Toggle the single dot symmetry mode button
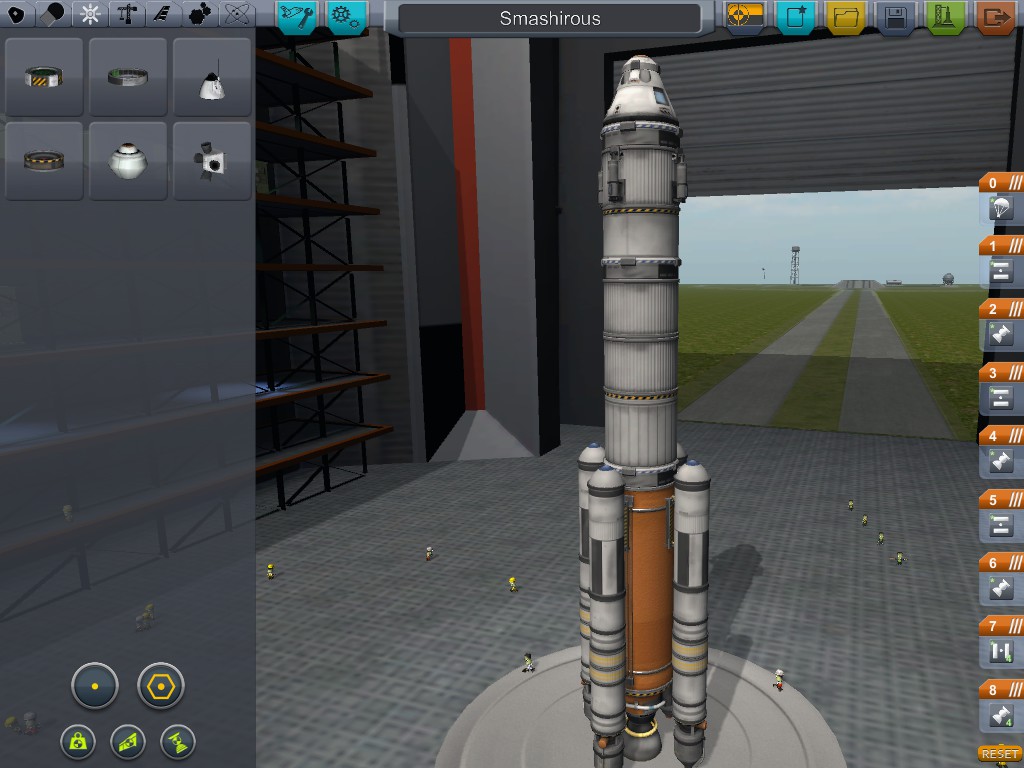 pyautogui.click(x=95, y=686)
